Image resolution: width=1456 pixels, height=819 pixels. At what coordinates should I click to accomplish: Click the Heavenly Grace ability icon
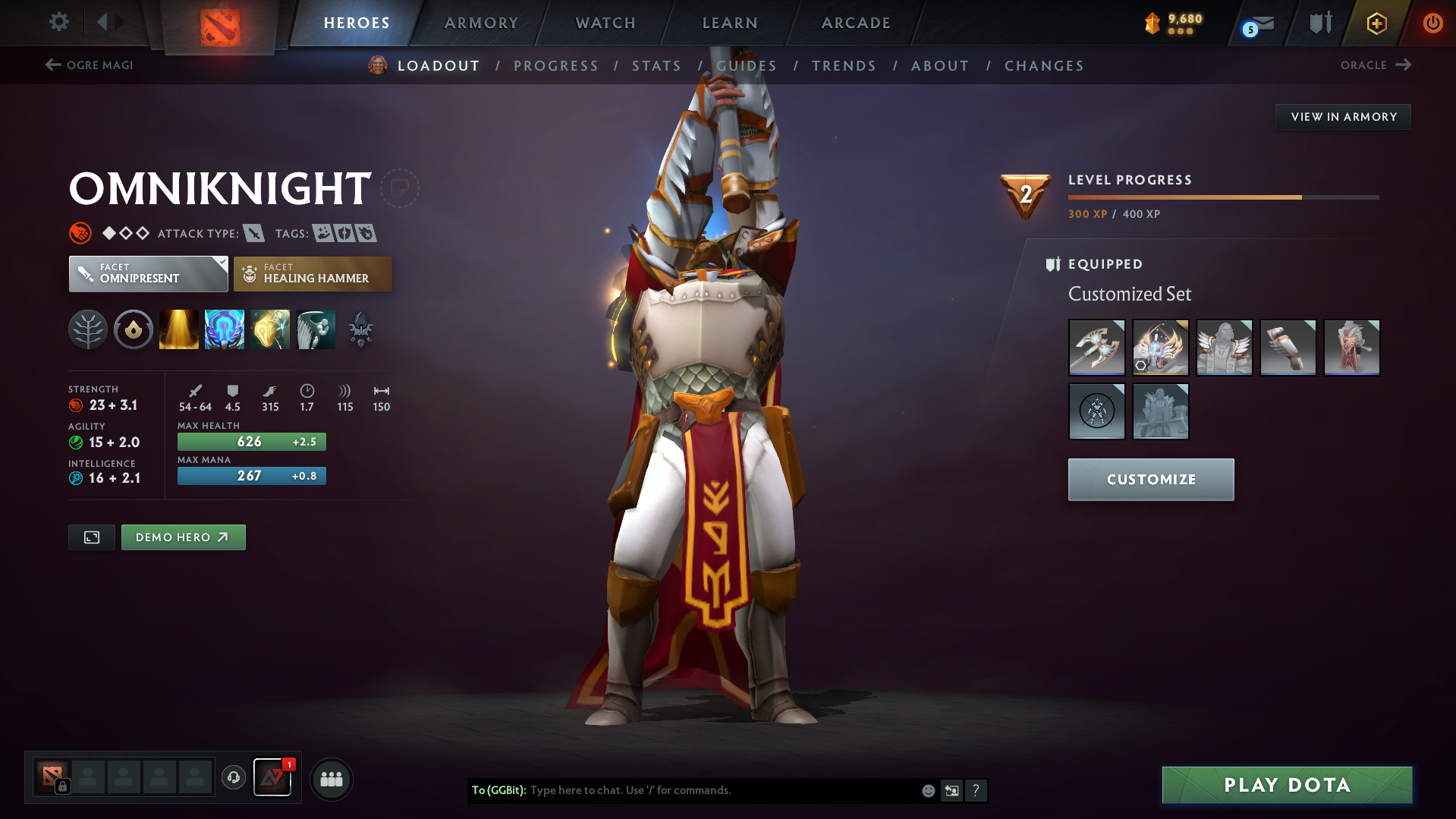224,329
